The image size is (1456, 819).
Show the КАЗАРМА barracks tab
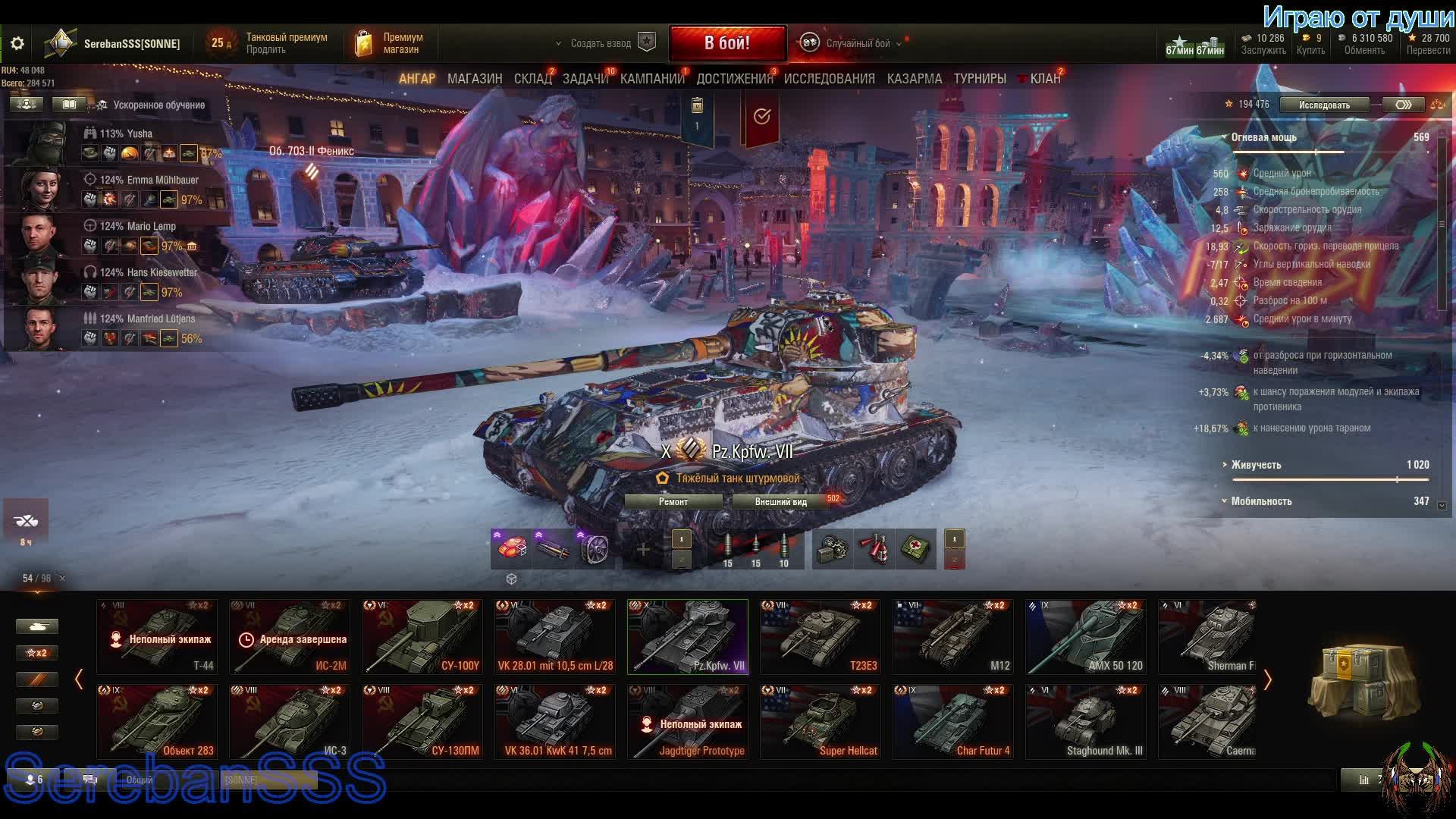[914, 79]
